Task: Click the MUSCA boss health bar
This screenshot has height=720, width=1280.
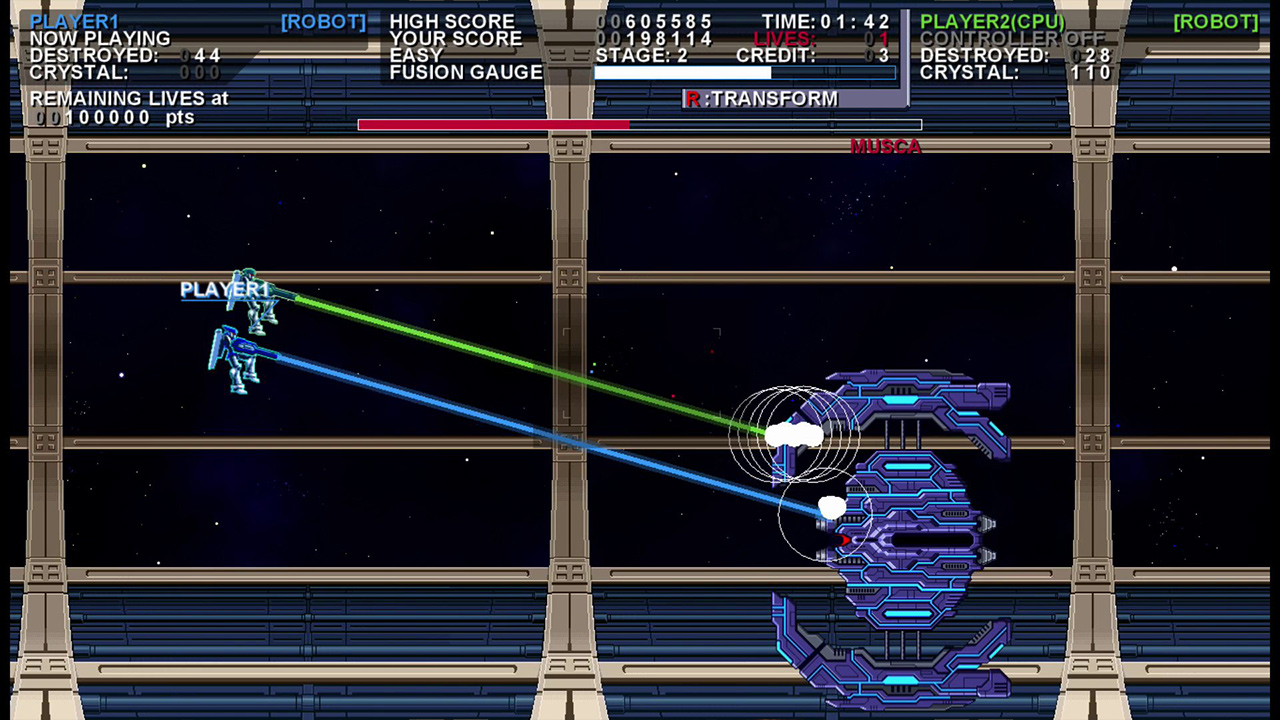Action: click(639, 124)
